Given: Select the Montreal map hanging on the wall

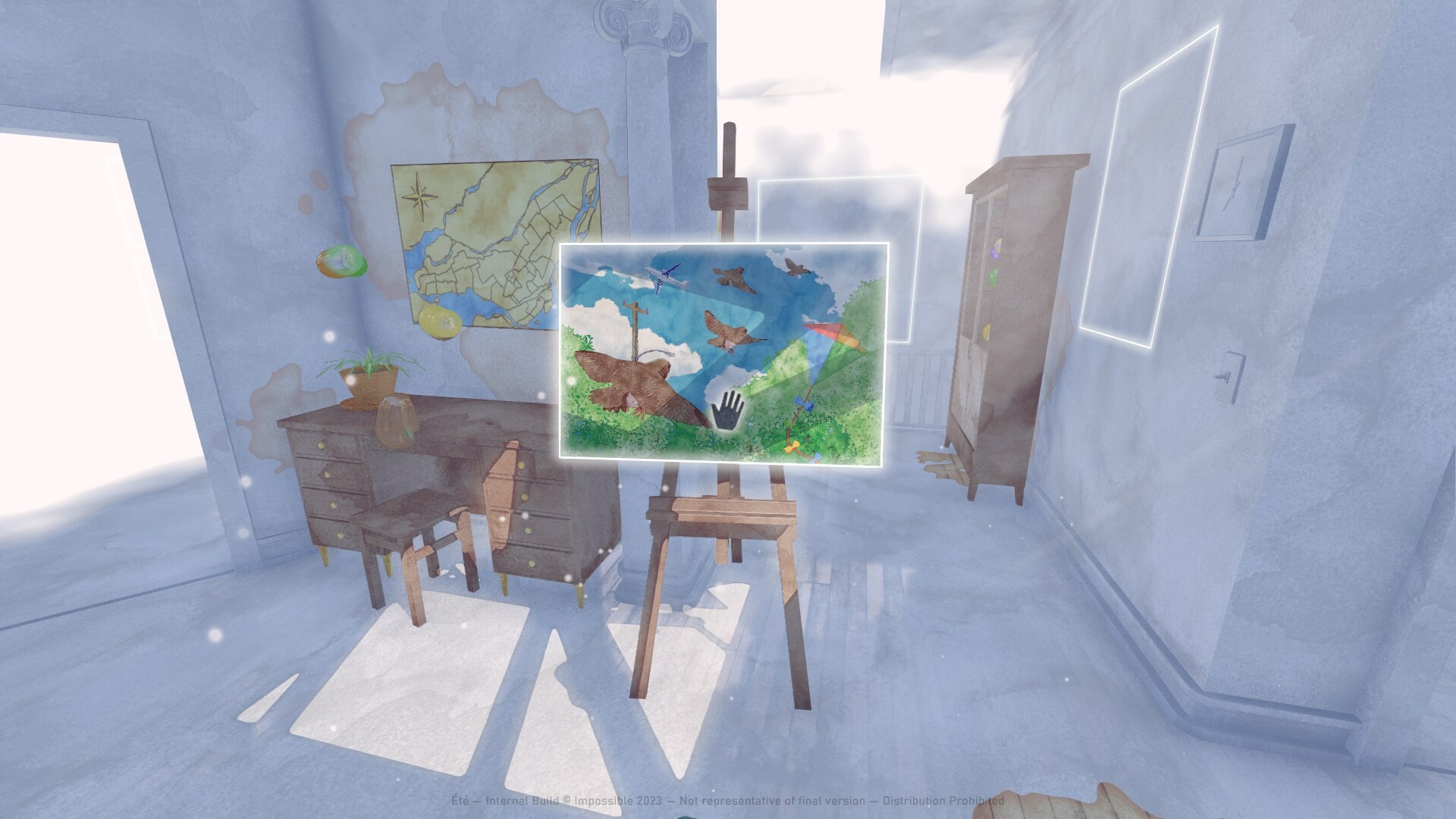Looking at the screenshot, I should tap(493, 235).
